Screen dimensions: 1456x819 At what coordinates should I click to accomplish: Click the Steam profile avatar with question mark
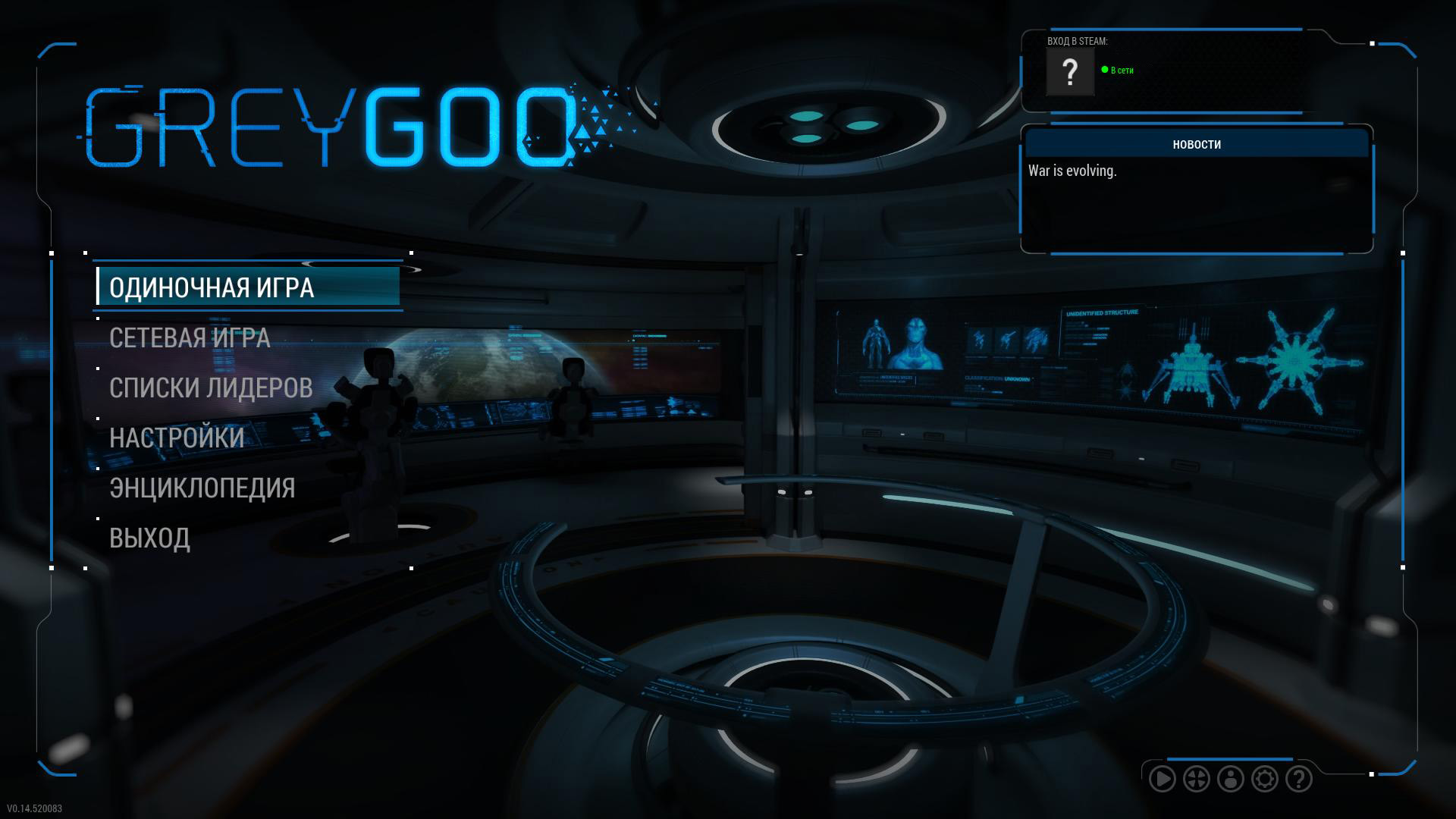[1069, 72]
